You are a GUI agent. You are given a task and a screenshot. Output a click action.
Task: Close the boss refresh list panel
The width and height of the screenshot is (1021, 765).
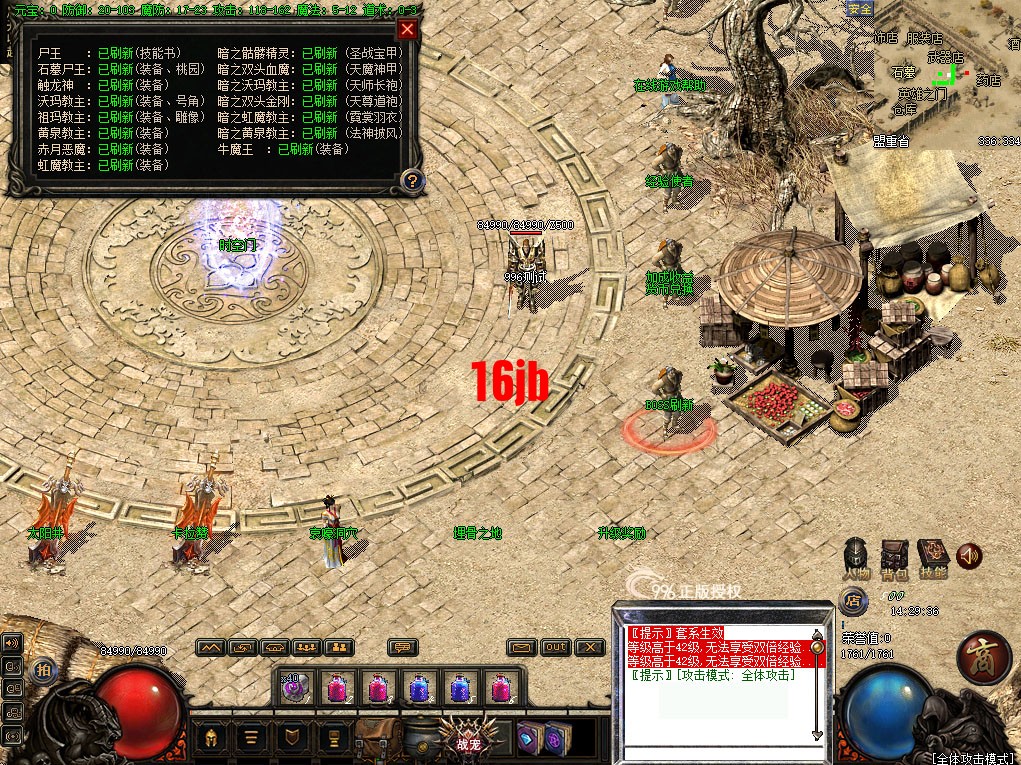click(406, 29)
